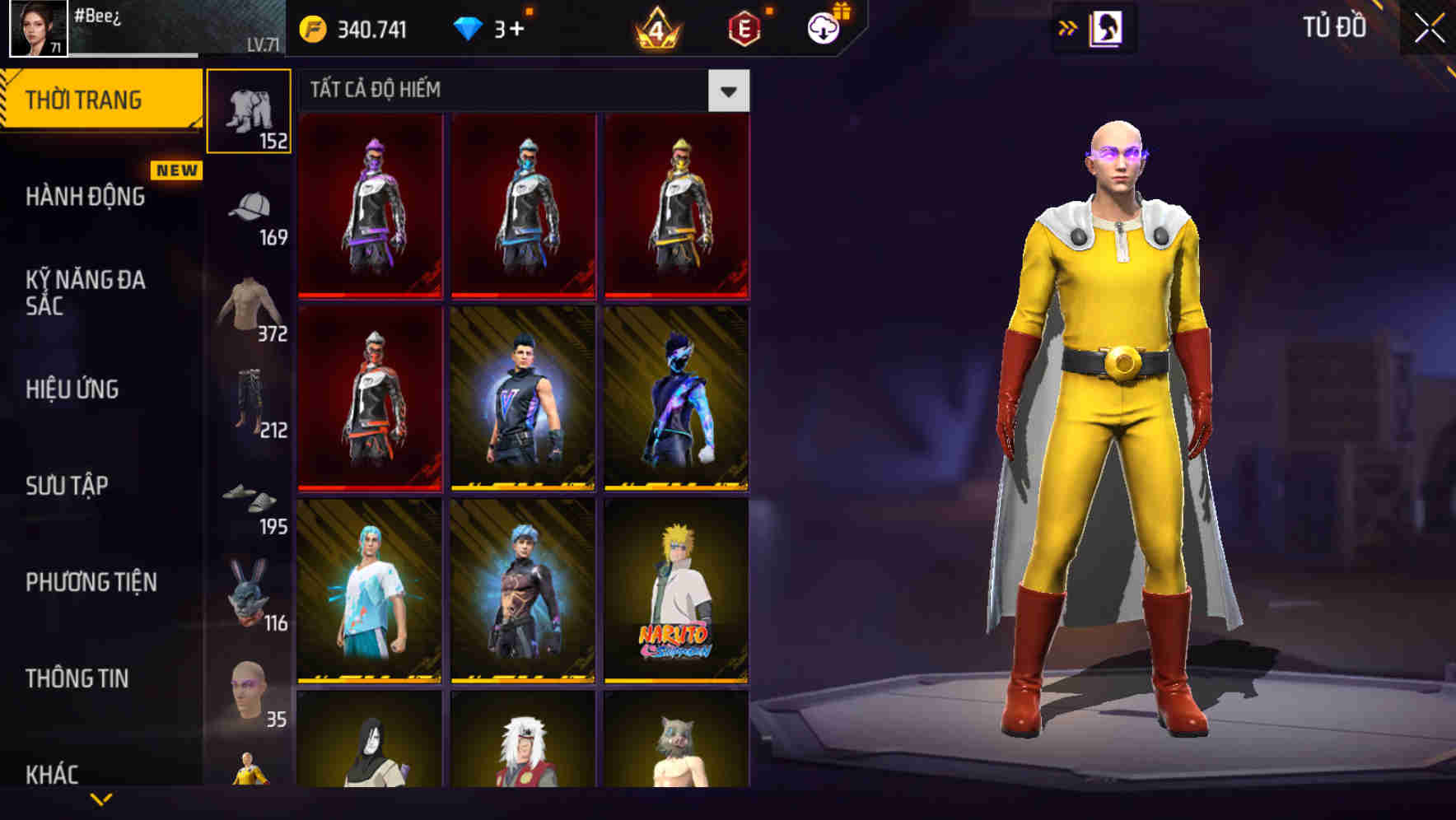The width and height of the screenshot is (1456, 820).
Task: Collapse the panel using the double-arrow chevron
Action: coord(1068,26)
